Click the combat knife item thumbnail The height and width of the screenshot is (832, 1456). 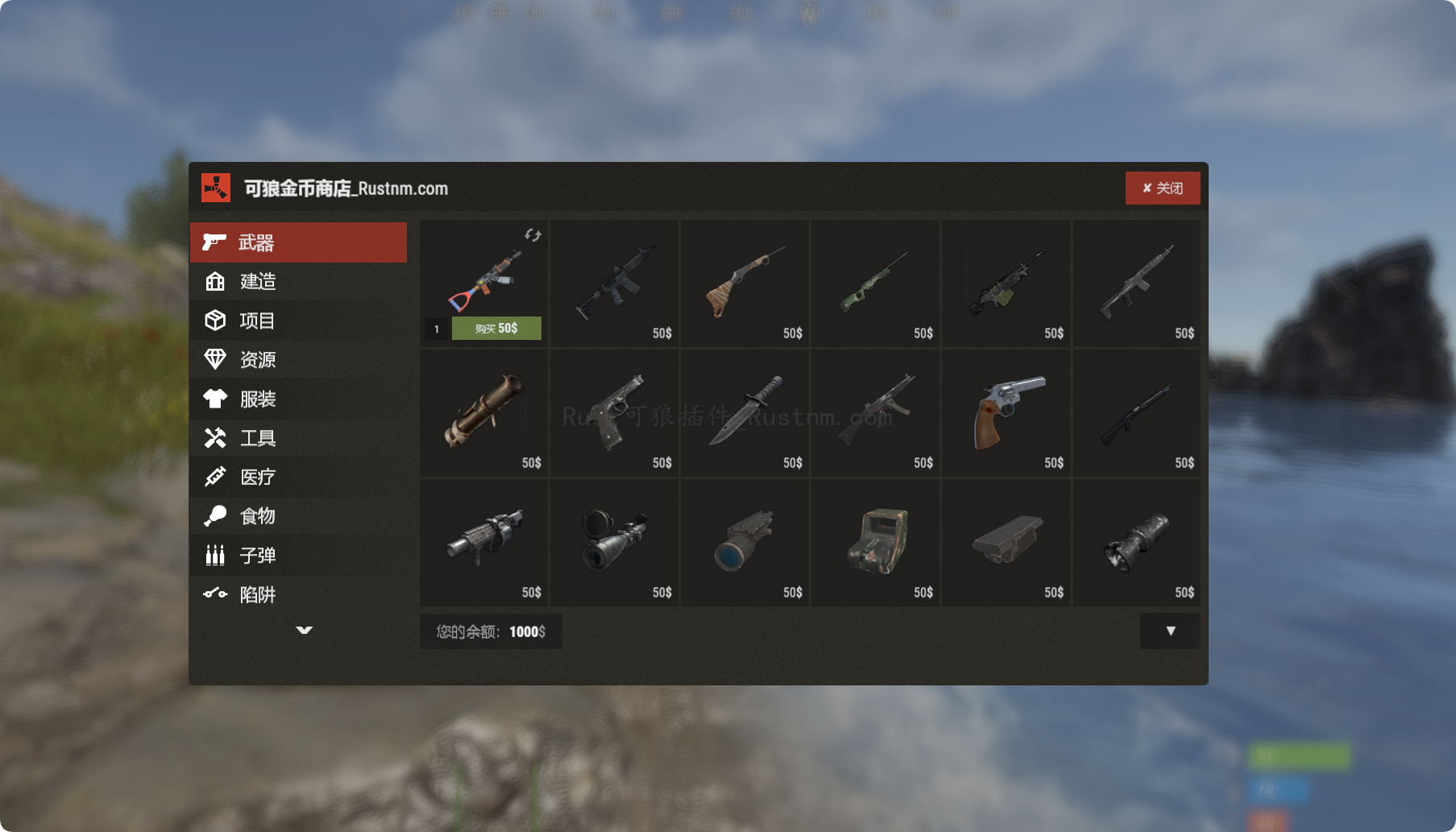tap(745, 412)
